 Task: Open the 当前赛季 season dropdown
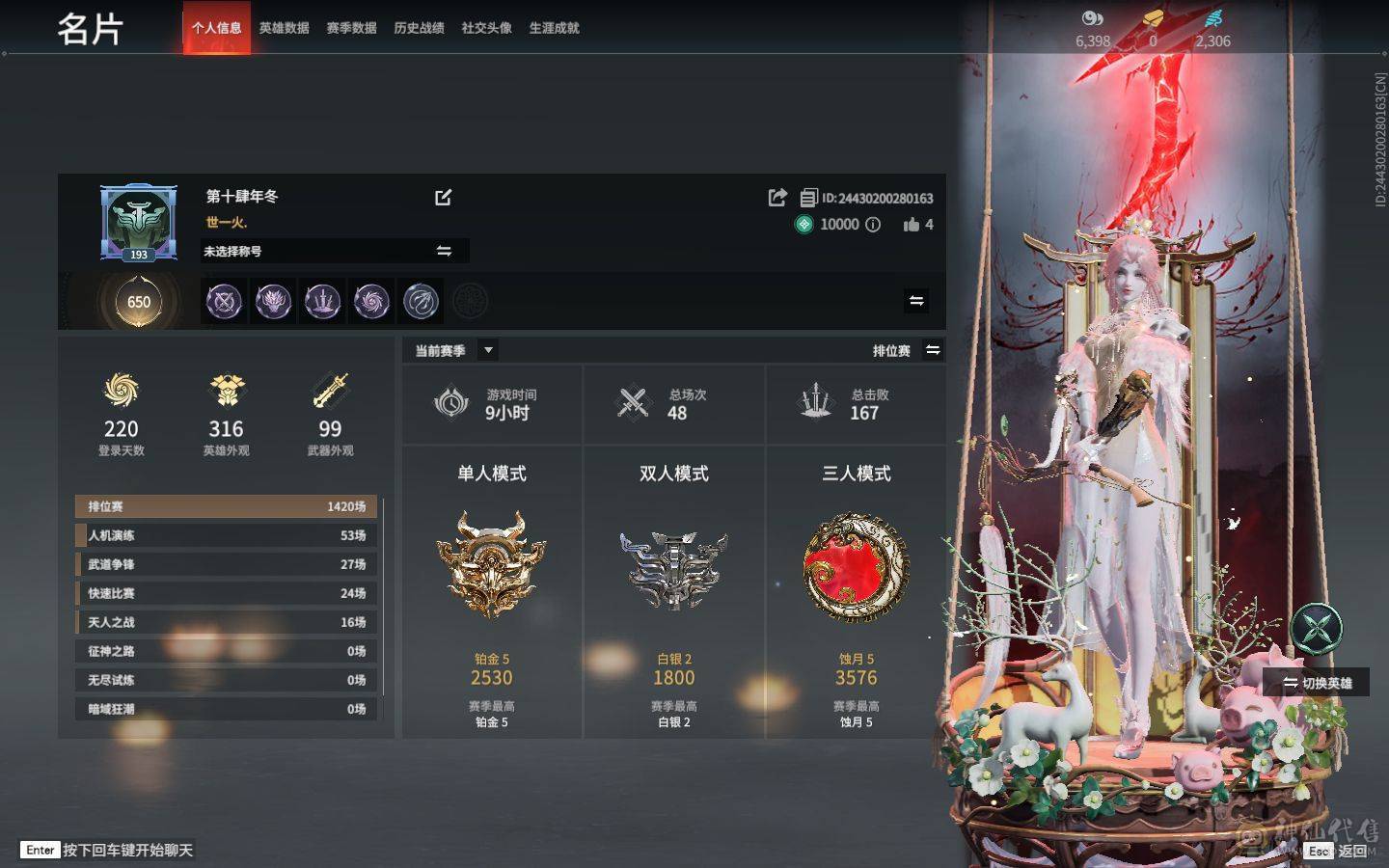488,350
